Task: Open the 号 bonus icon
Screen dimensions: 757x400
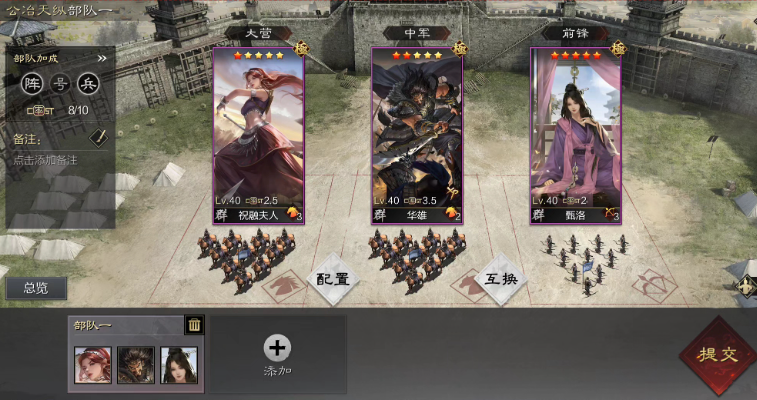Action: coord(60,83)
